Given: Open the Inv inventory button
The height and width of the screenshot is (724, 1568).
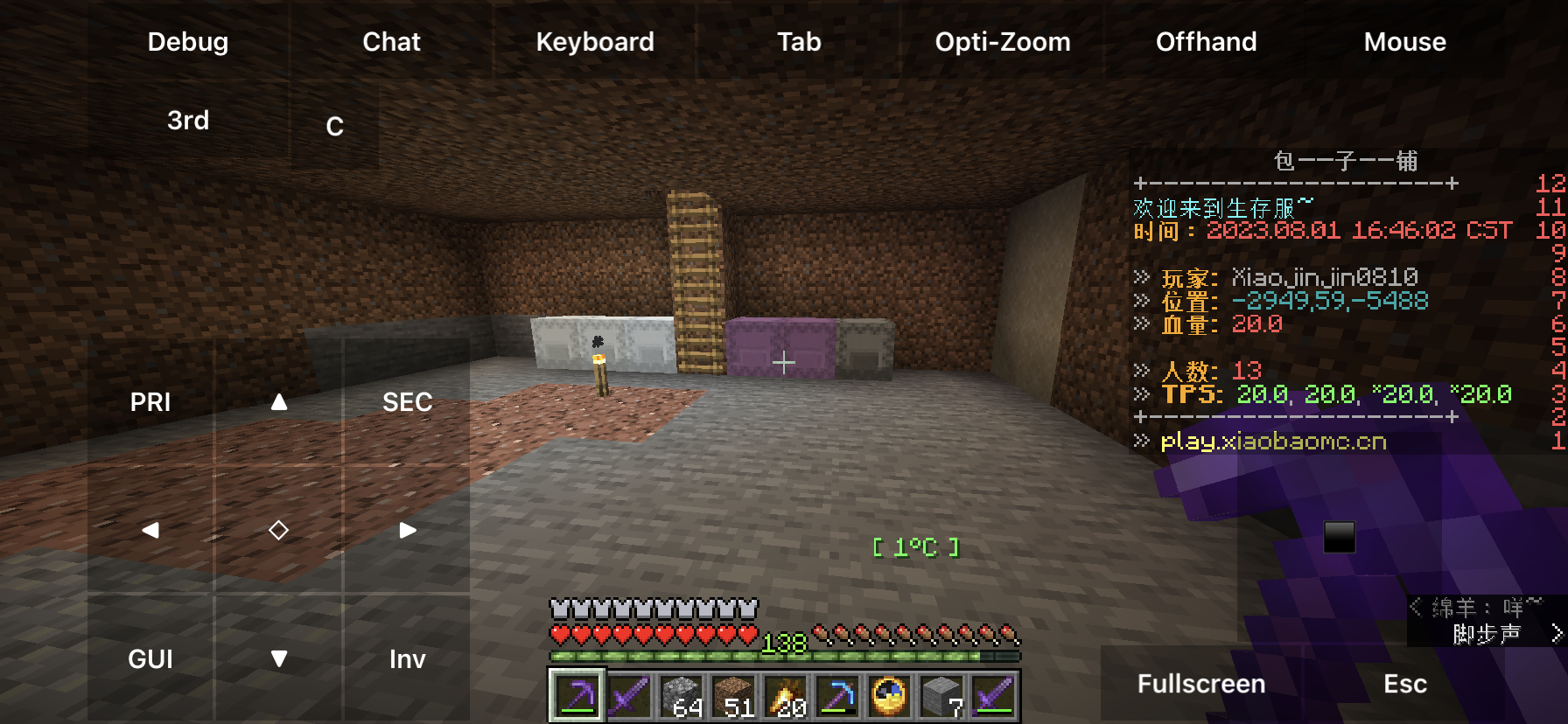Looking at the screenshot, I should (407, 658).
